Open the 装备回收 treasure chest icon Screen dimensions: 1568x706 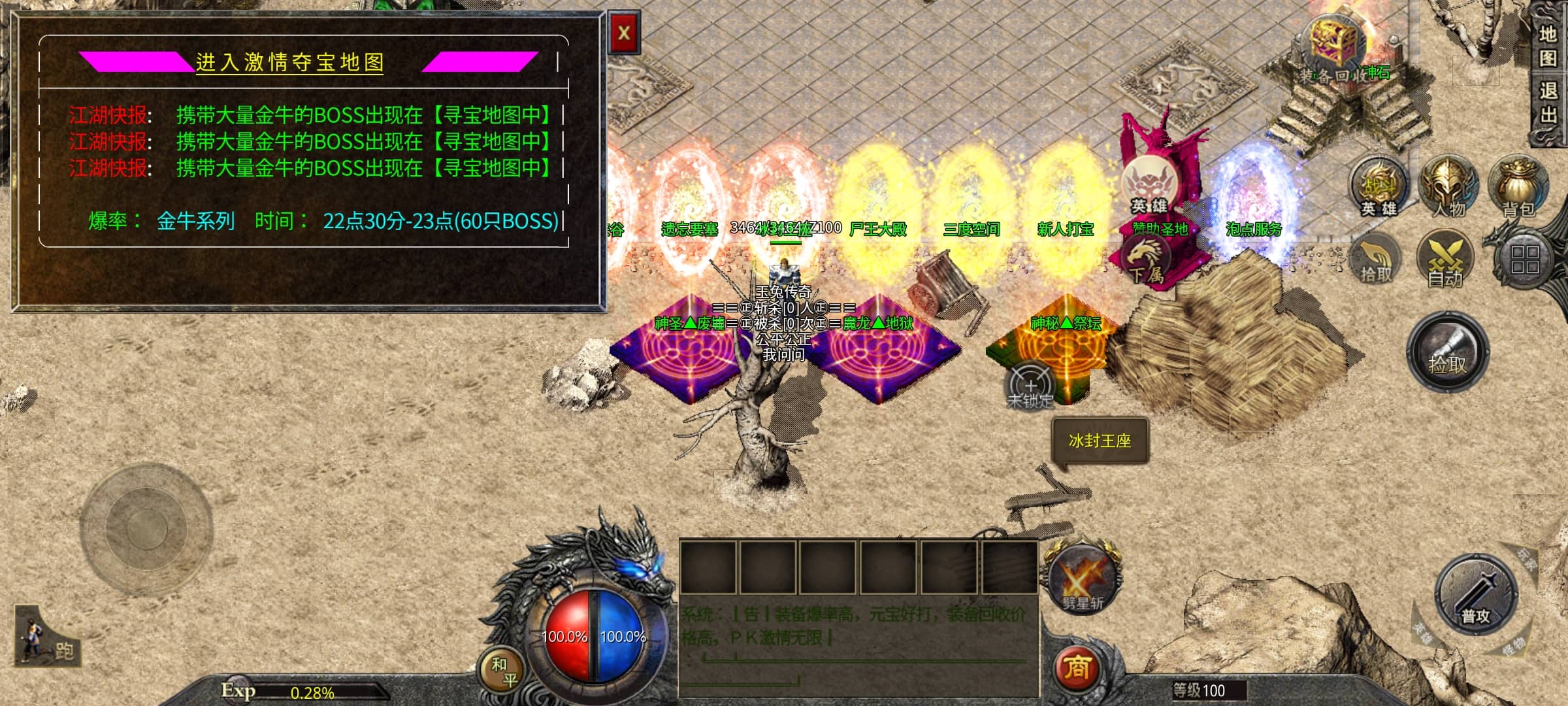tap(1335, 44)
